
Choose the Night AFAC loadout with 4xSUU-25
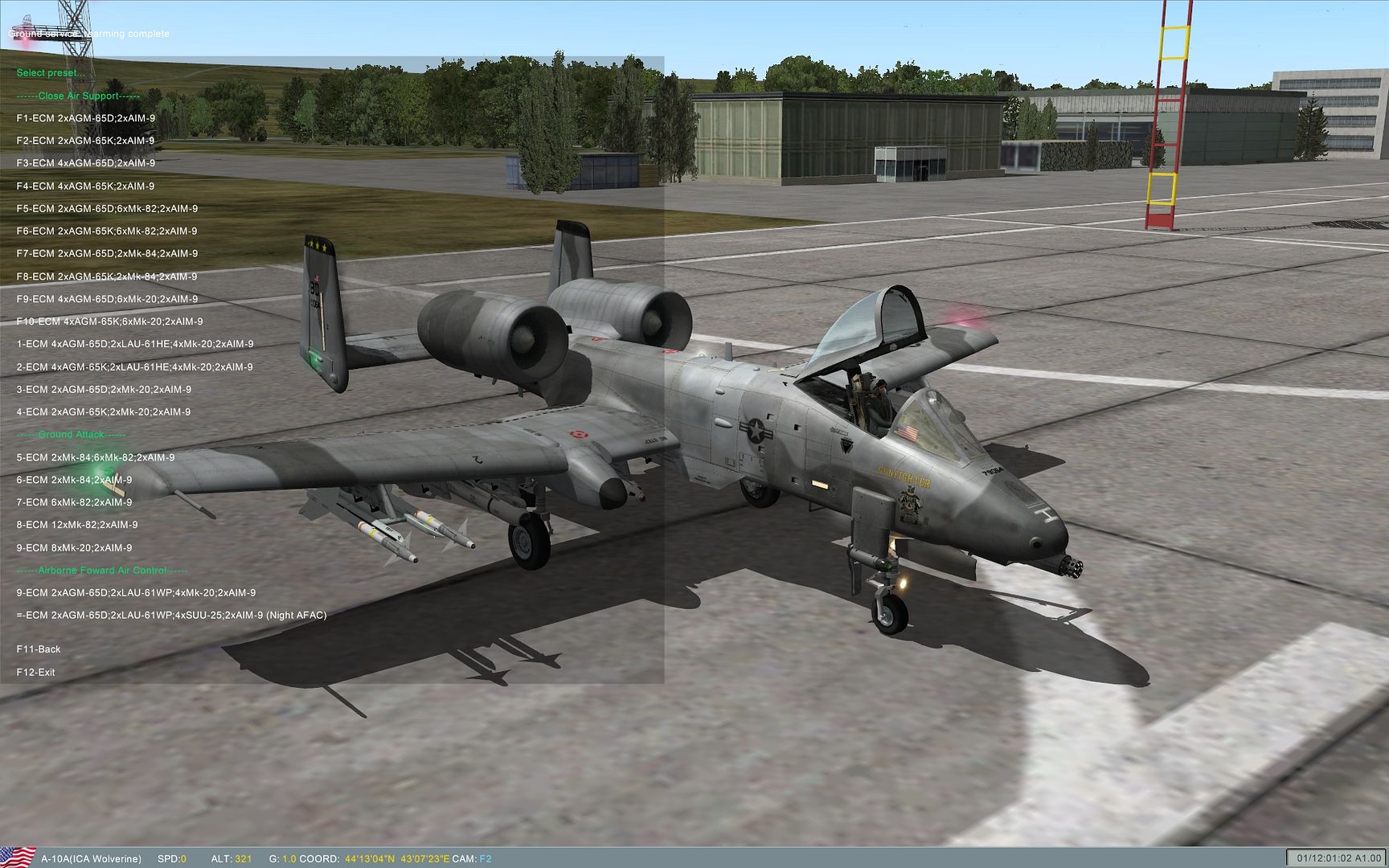(x=171, y=616)
